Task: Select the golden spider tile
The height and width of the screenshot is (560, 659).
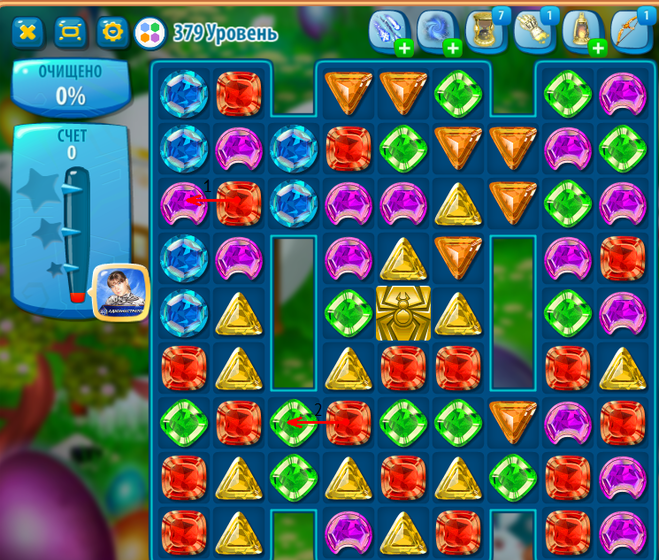Action: (x=403, y=313)
